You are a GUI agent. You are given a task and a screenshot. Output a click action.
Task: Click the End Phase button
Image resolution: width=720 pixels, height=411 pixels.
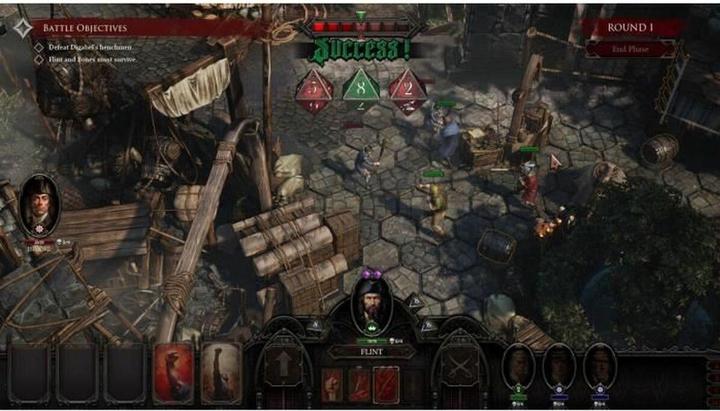[x=632, y=49]
